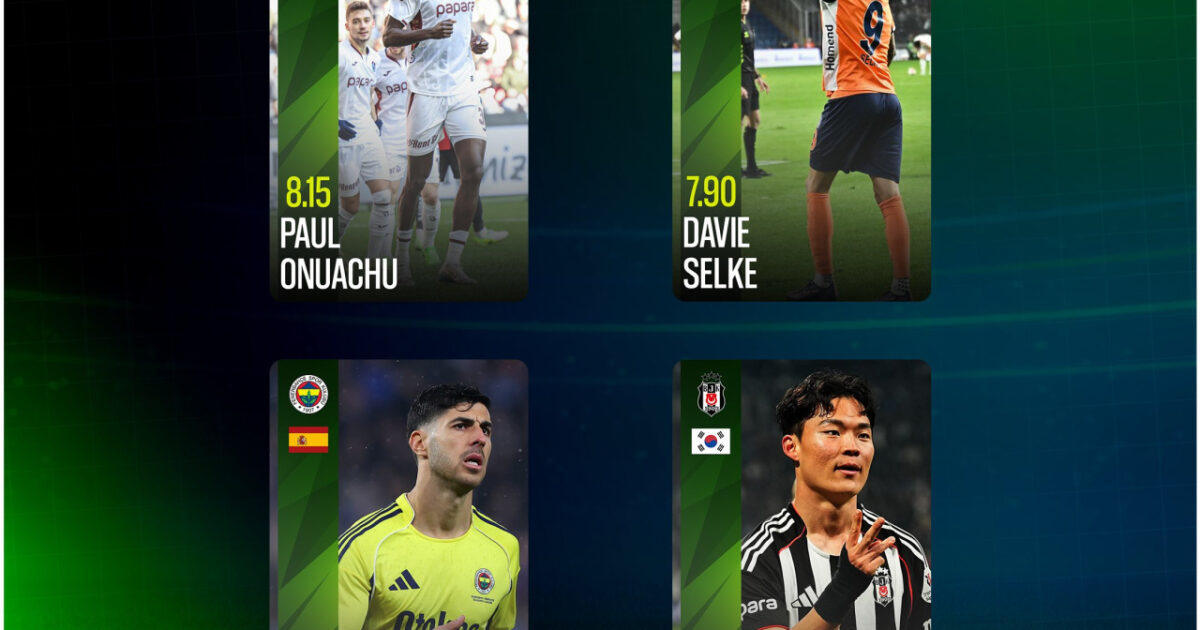Pick the Beşiktaş player card with Korea flag
1200x630 pixels.
point(801,495)
